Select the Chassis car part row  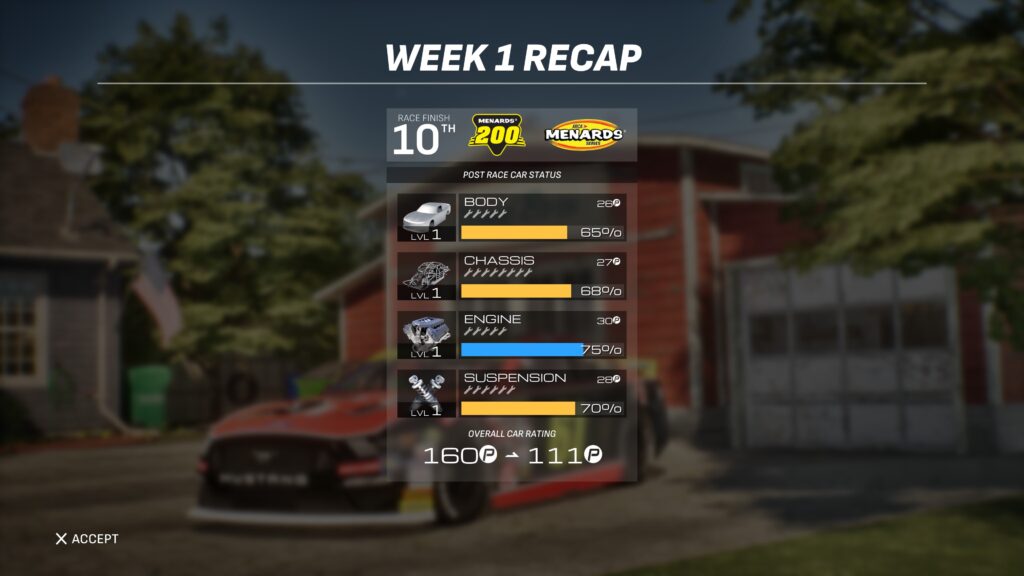(x=511, y=277)
